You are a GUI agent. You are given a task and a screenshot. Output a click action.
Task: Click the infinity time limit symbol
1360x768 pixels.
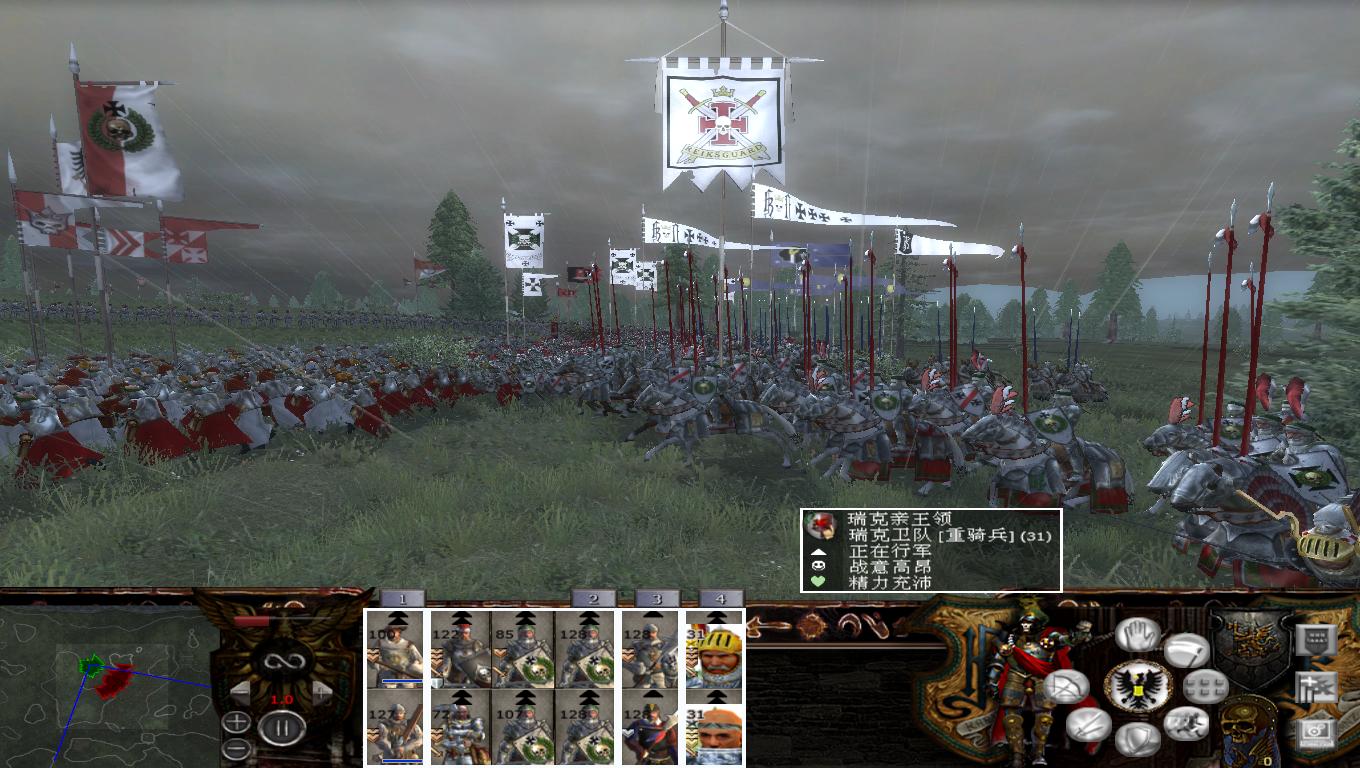click(x=284, y=661)
